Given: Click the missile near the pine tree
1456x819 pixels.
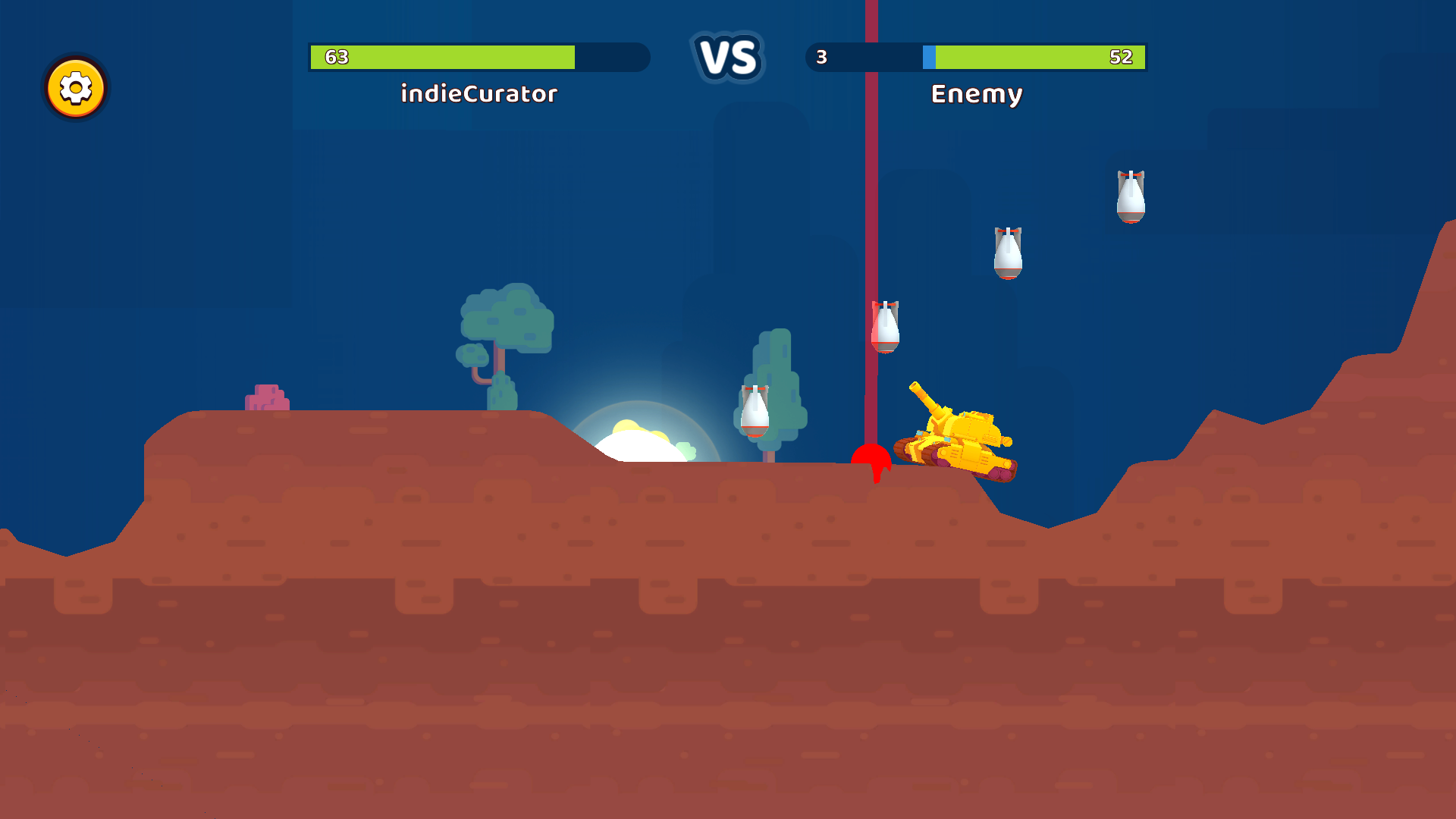Looking at the screenshot, I should coord(753,413).
